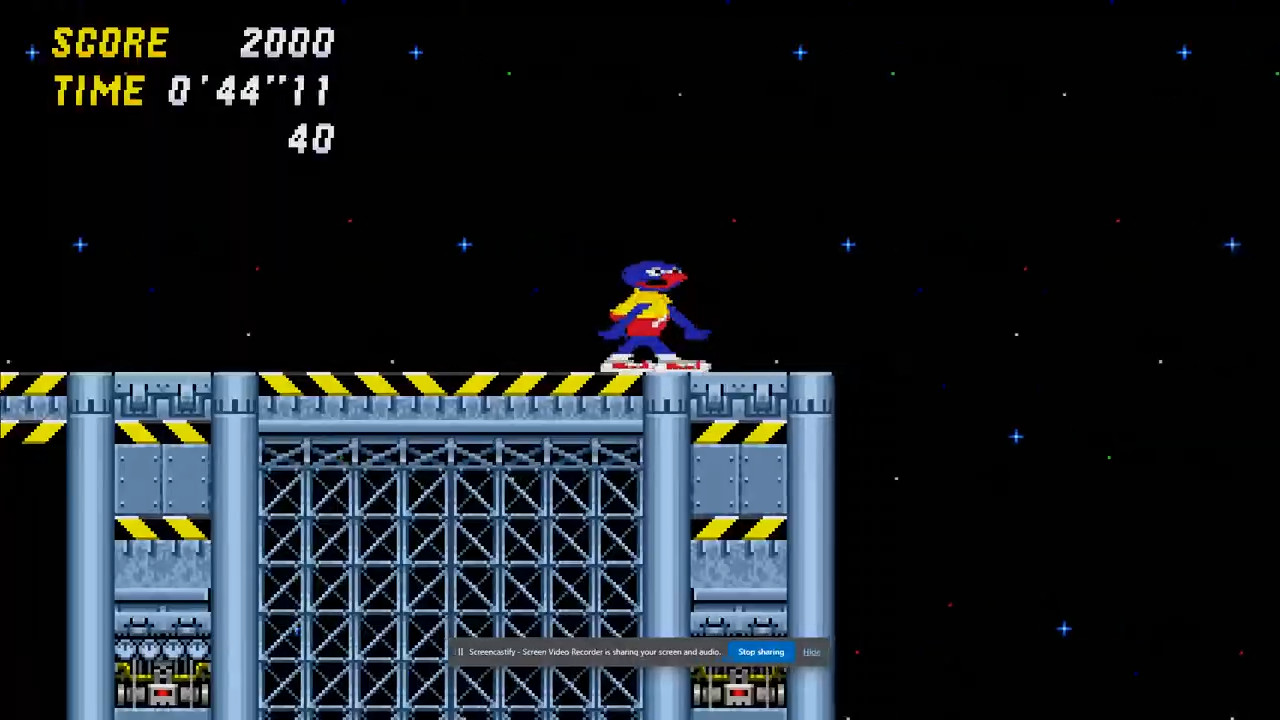Click the TIME counter reading 0'44"11
This screenshot has width=1280, height=720.
[250, 91]
